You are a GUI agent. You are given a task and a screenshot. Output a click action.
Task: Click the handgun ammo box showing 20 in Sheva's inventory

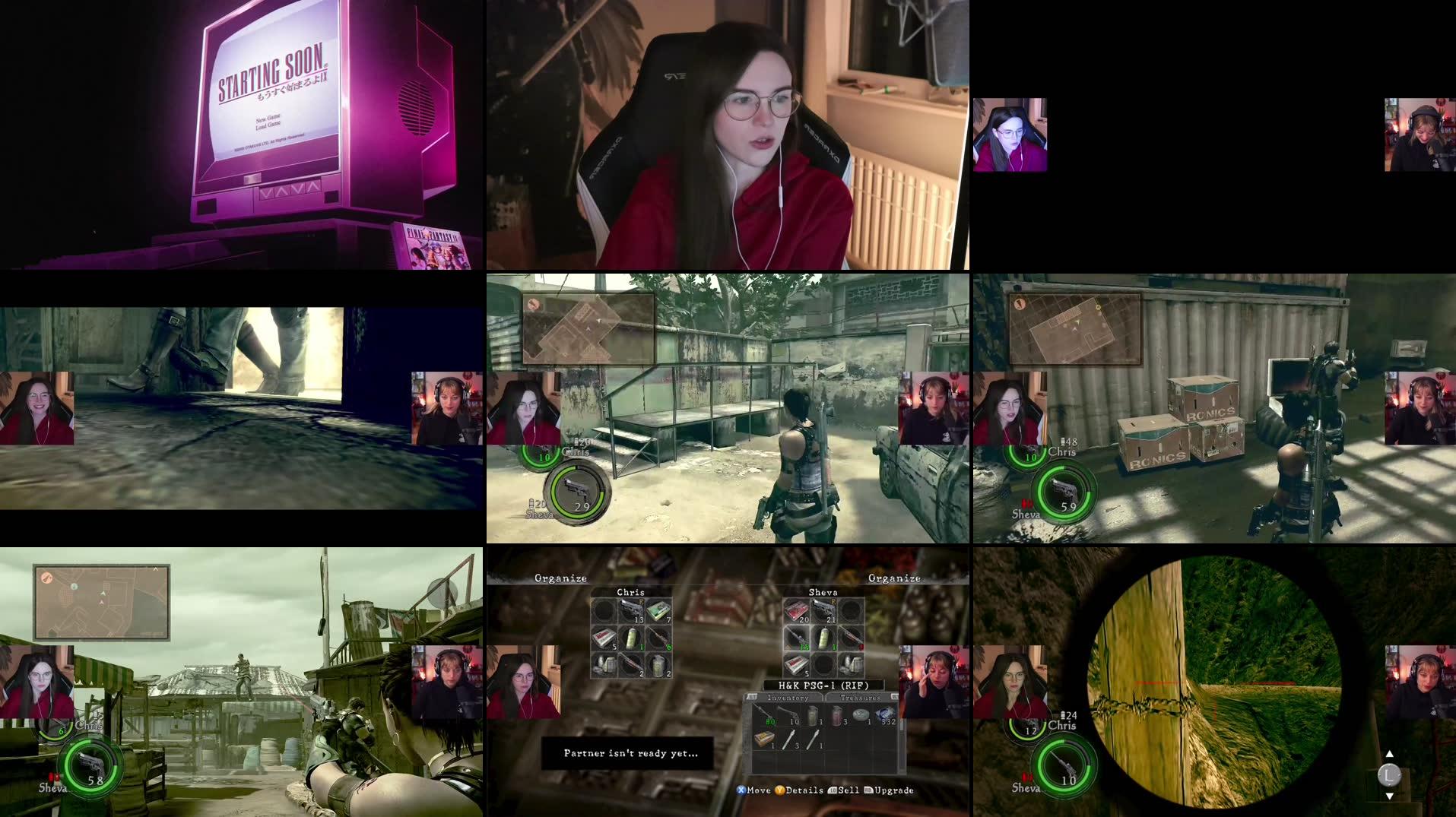tap(796, 610)
